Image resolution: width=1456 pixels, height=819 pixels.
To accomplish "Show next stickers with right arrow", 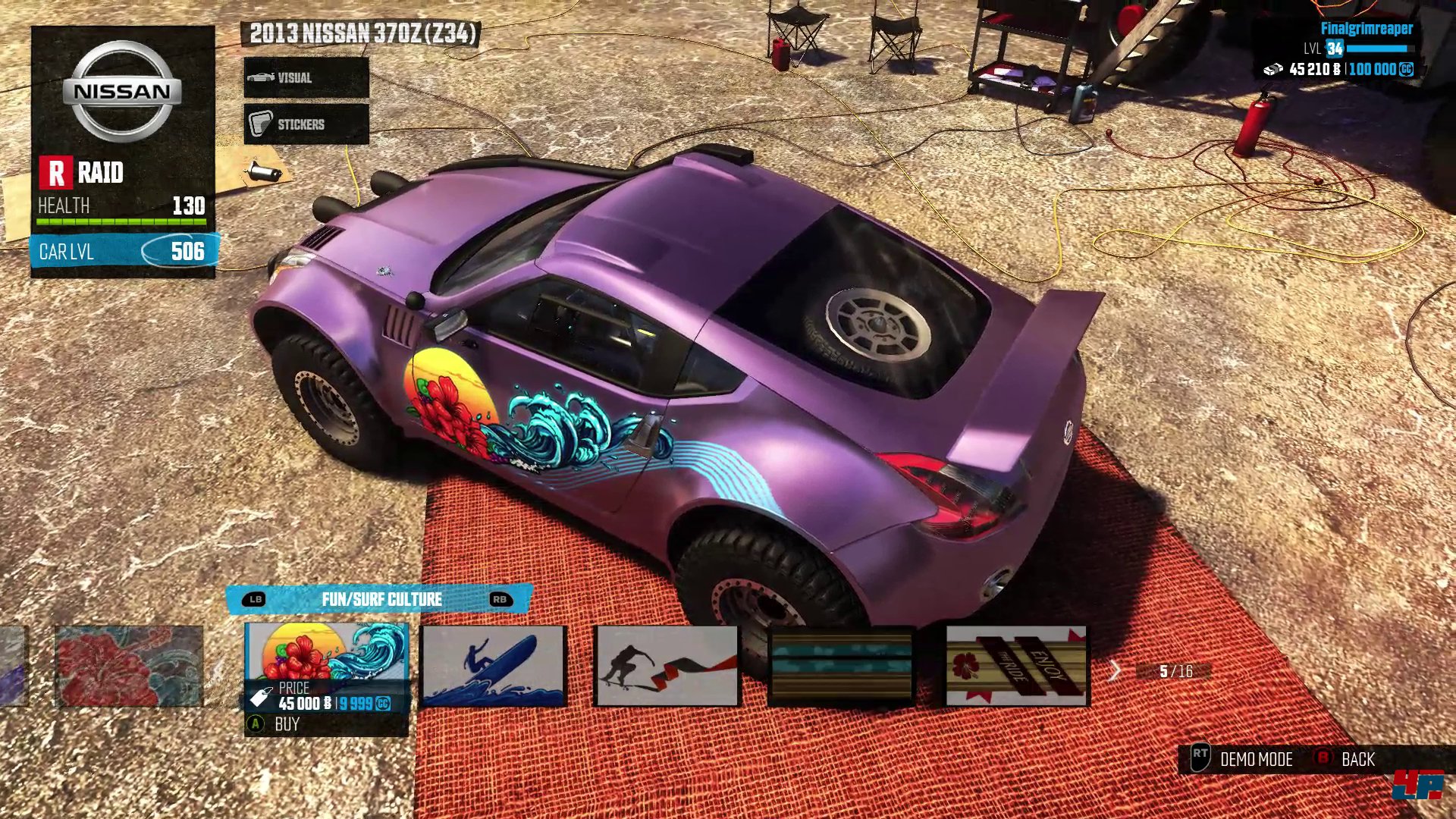I will 1114,670.
